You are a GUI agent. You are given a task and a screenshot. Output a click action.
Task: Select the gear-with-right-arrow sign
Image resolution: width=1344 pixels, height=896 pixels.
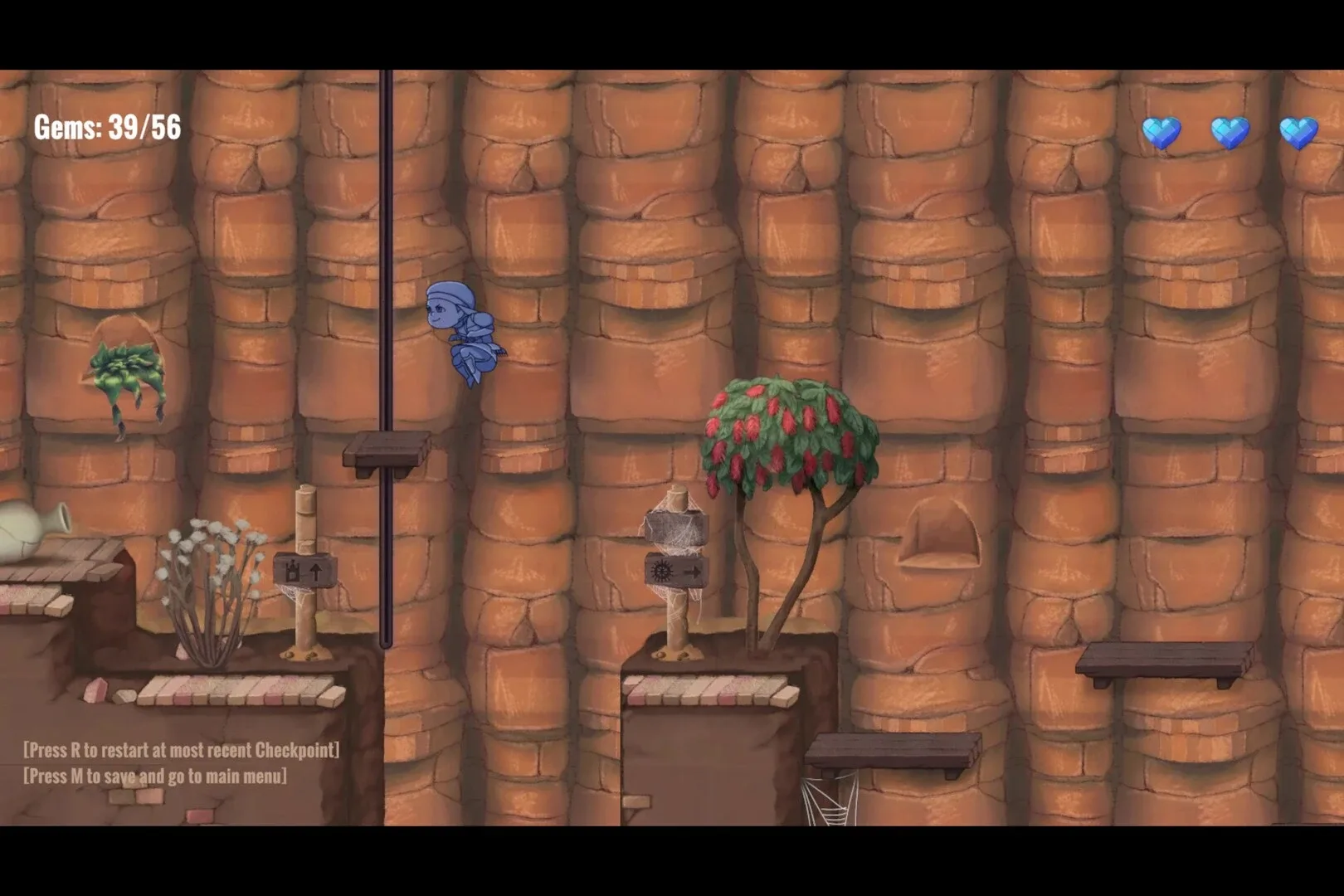(676, 569)
